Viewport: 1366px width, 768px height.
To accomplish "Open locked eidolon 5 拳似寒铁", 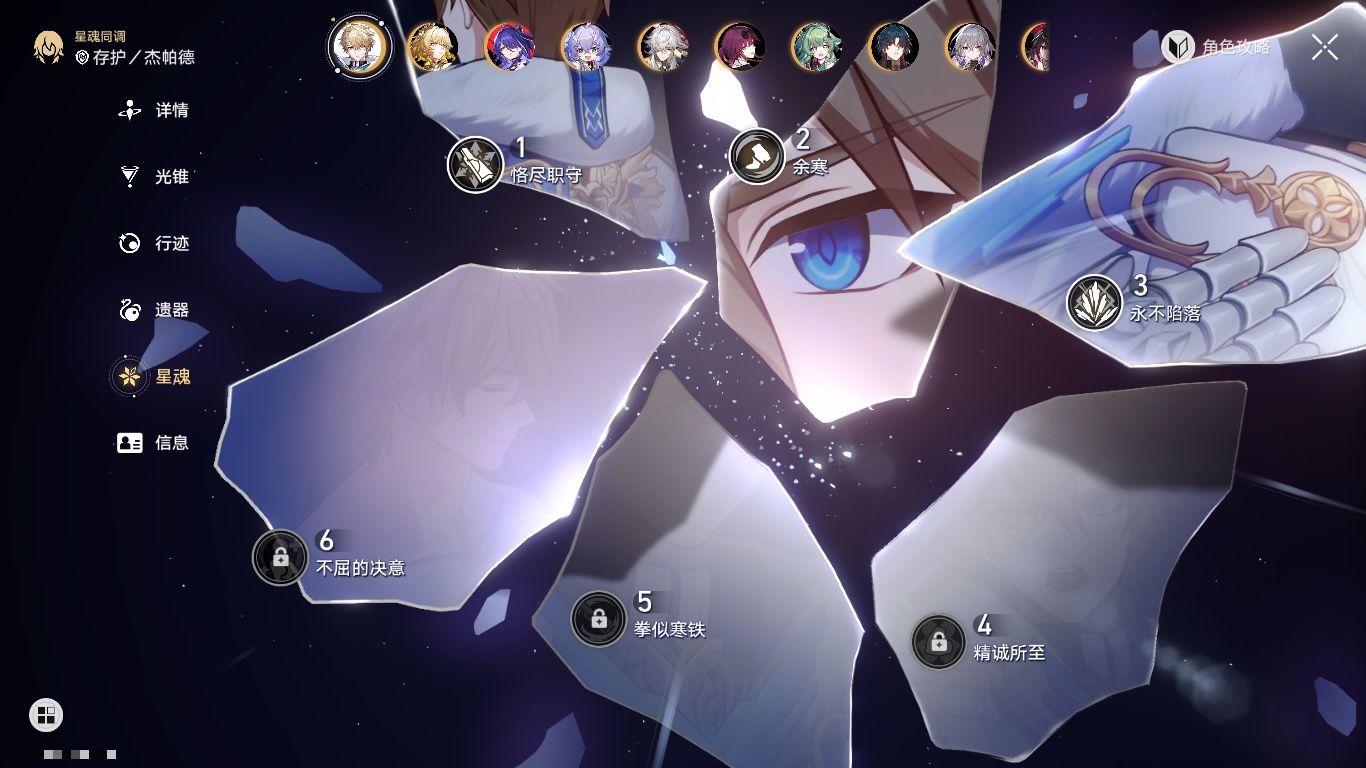I will [x=598, y=618].
